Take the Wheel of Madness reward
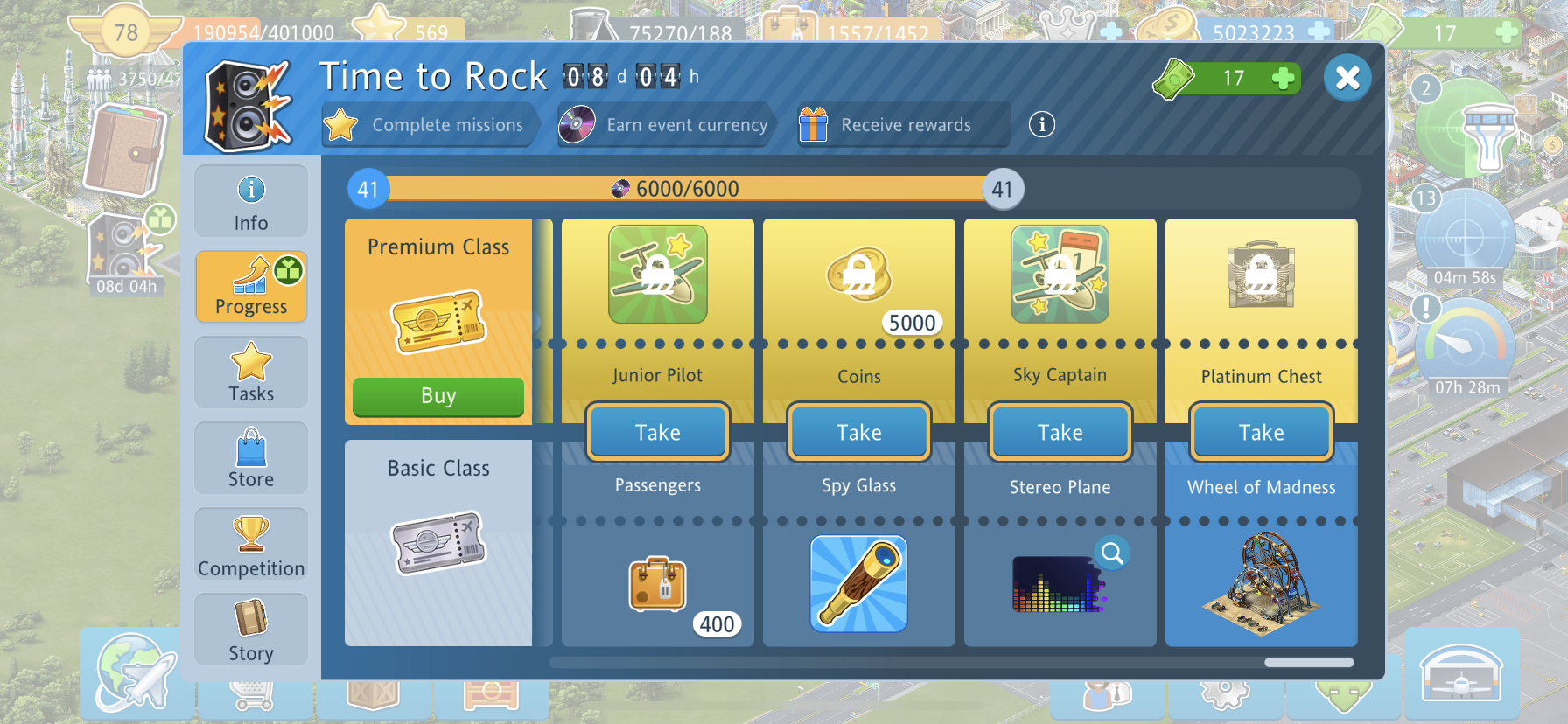 pos(1262,432)
